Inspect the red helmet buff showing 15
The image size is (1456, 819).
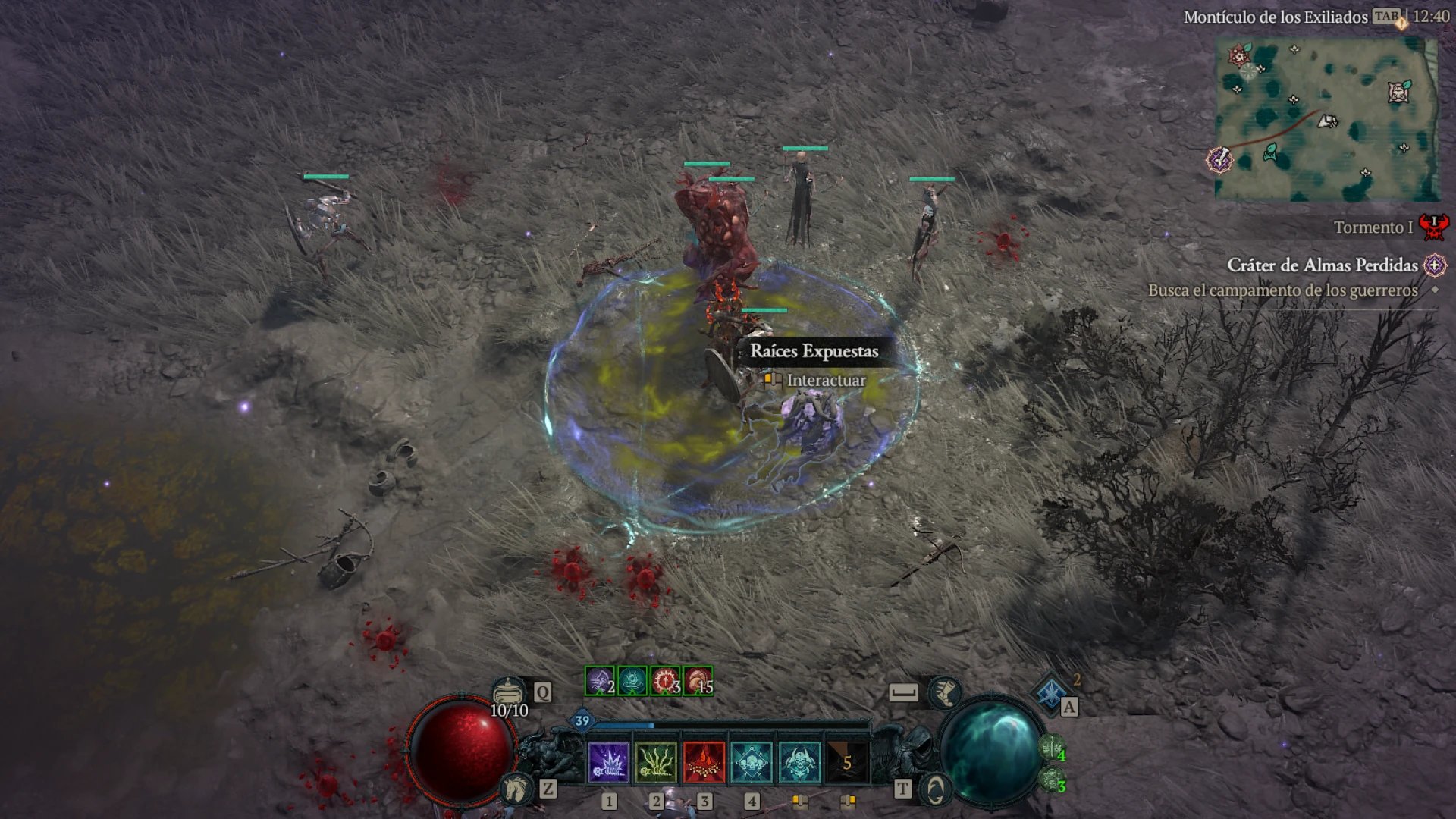(x=698, y=681)
